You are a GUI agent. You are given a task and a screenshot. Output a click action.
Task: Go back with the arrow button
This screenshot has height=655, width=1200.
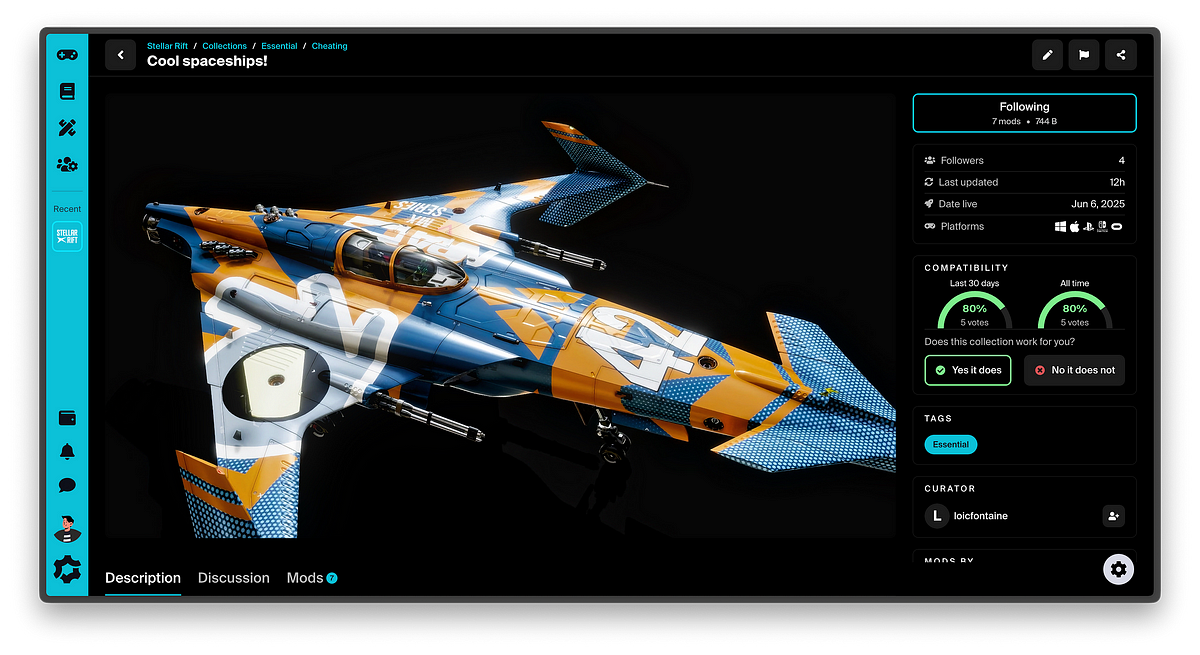[x=120, y=55]
